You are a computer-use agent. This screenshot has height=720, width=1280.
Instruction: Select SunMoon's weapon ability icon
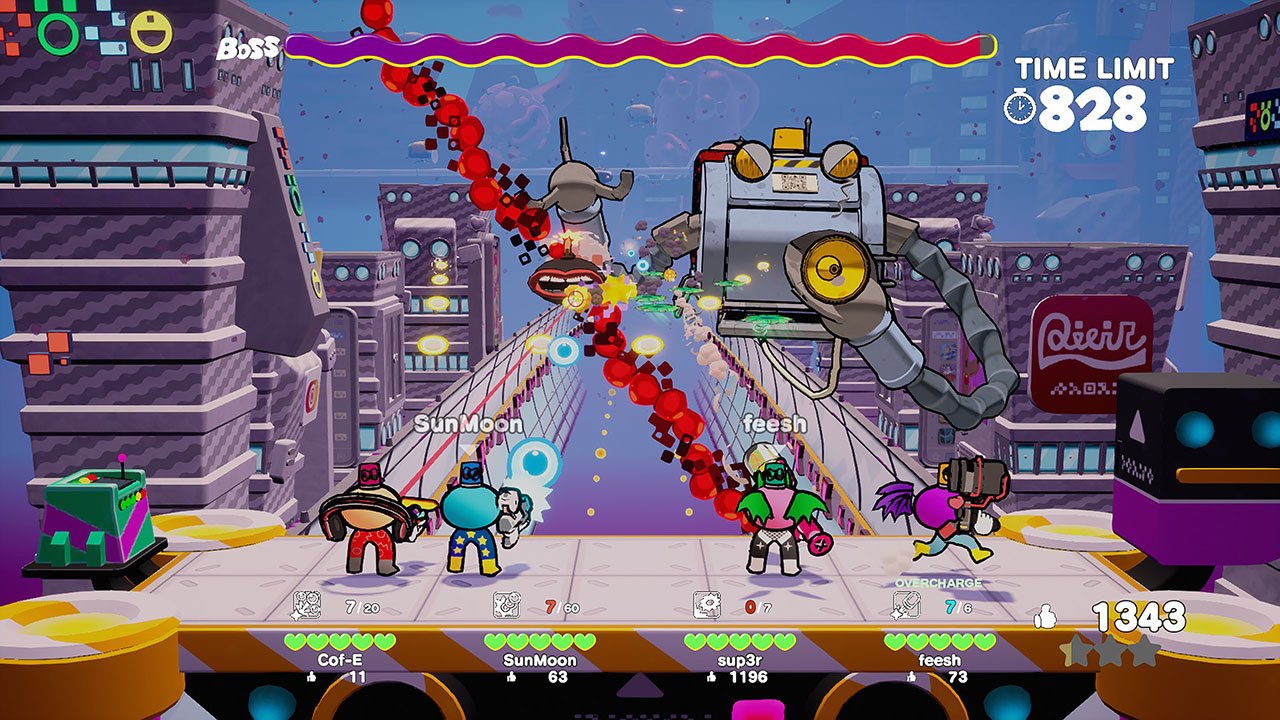pyautogui.click(x=505, y=604)
